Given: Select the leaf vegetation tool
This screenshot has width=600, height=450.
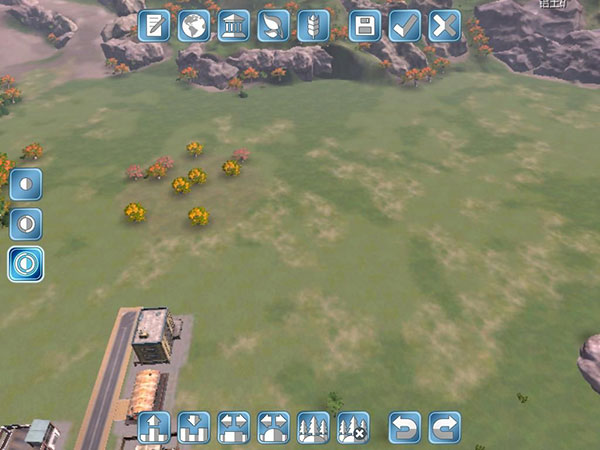Looking at the screenshot, I should 273,25.
